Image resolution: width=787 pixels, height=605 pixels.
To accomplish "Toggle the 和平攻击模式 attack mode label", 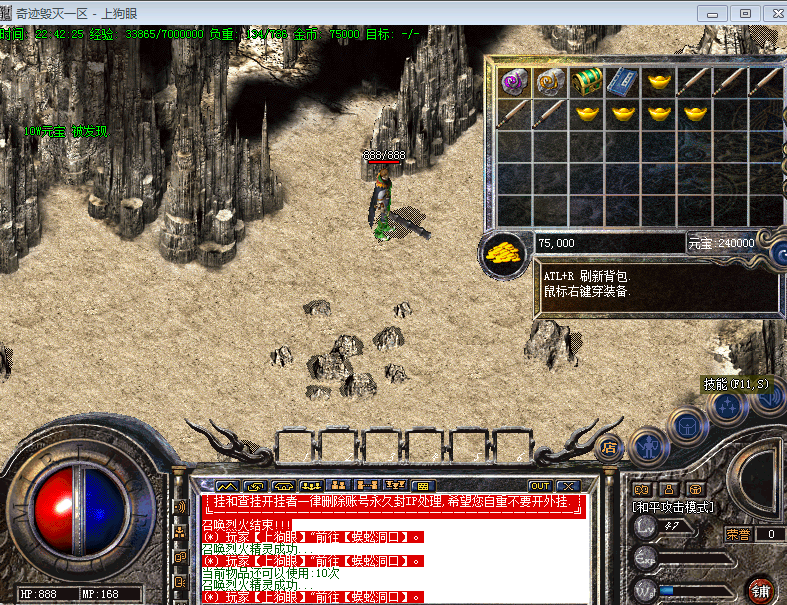I will [674, 508].
